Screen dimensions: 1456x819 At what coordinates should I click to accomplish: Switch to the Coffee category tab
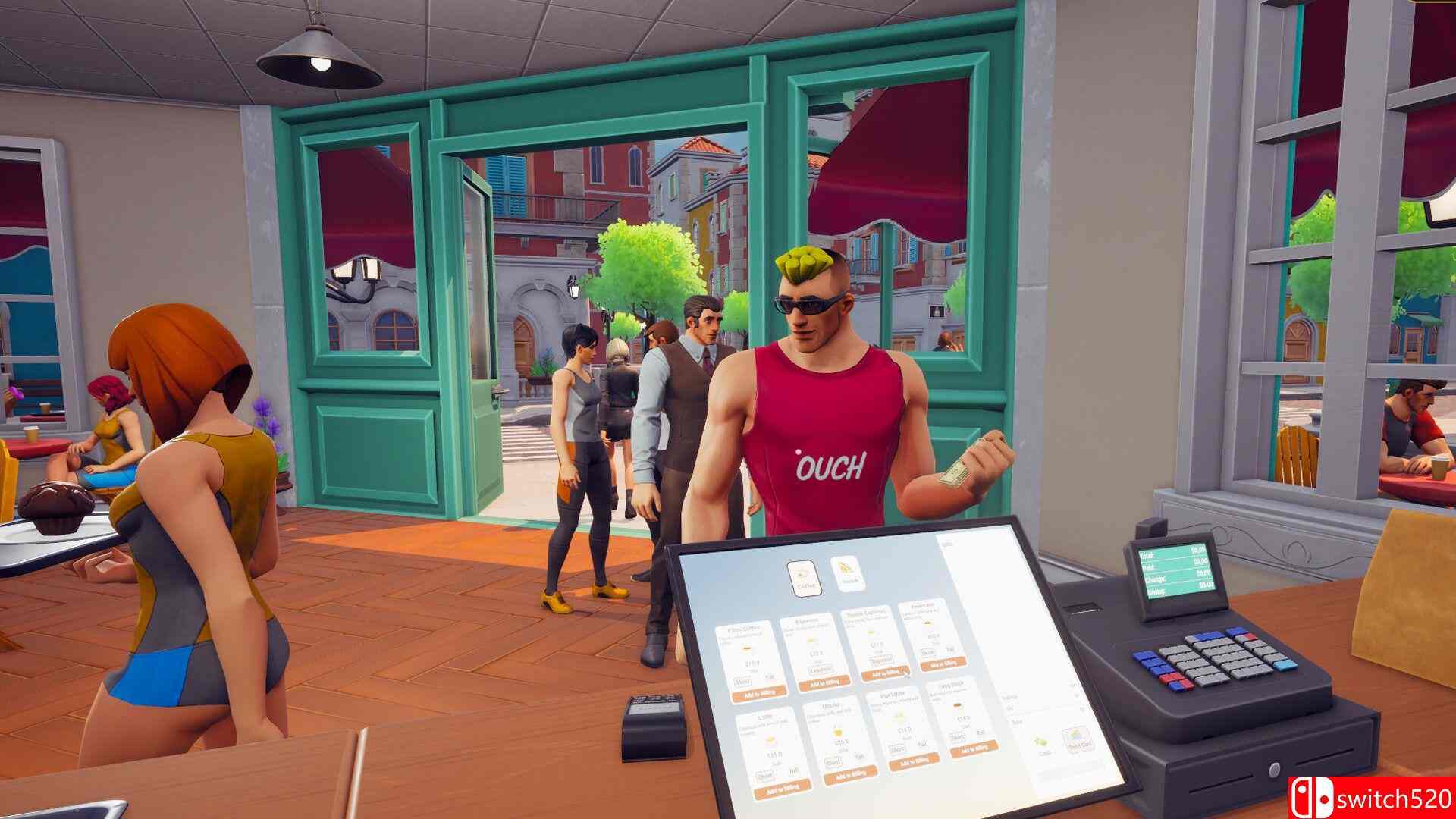pyautogui.click(x=804, y=579)
